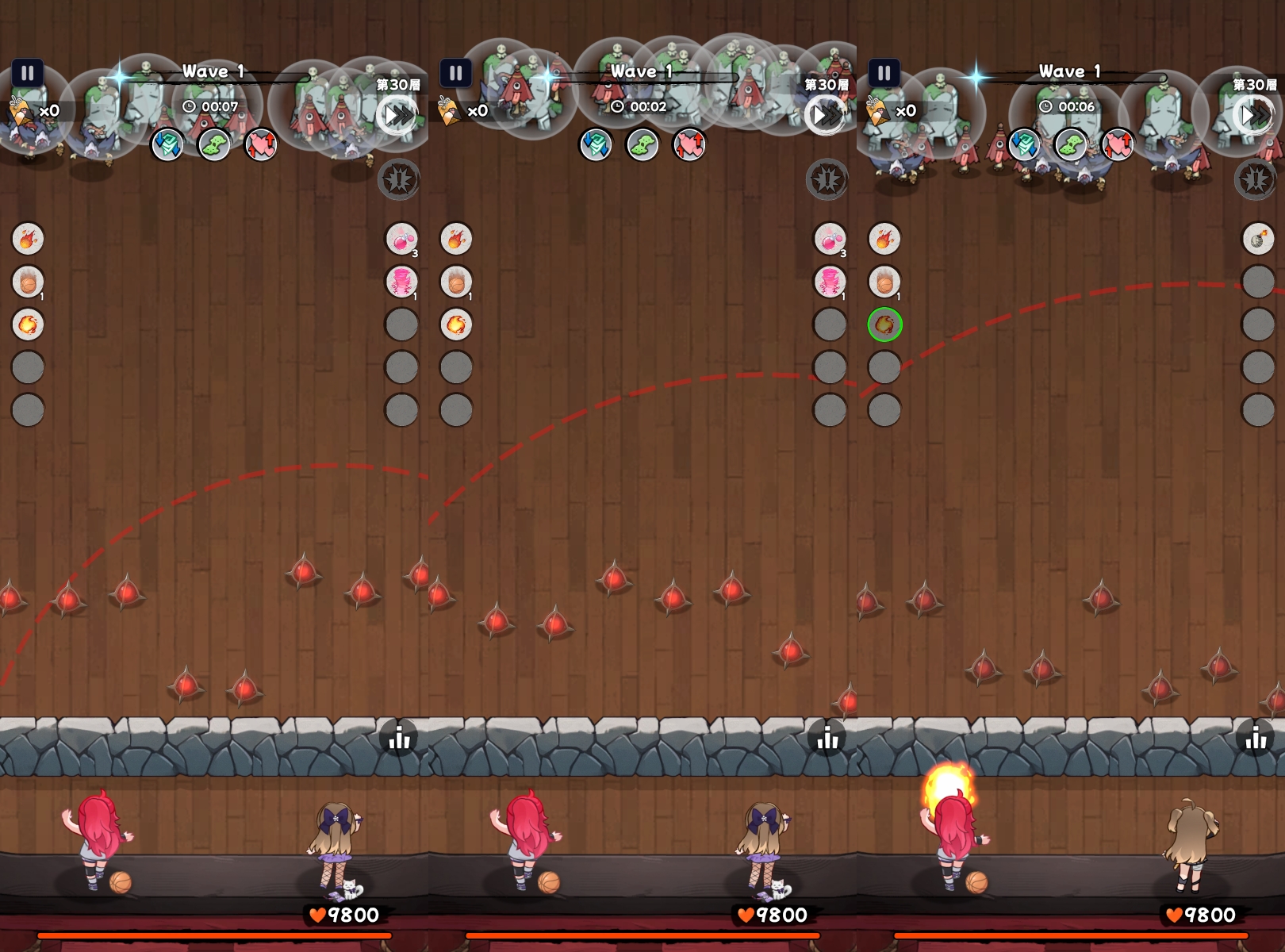Select the green-ringed swirling fireball skill
Image resolution: width=1285 pixels, height=952 pixels.
coord(884,324)
